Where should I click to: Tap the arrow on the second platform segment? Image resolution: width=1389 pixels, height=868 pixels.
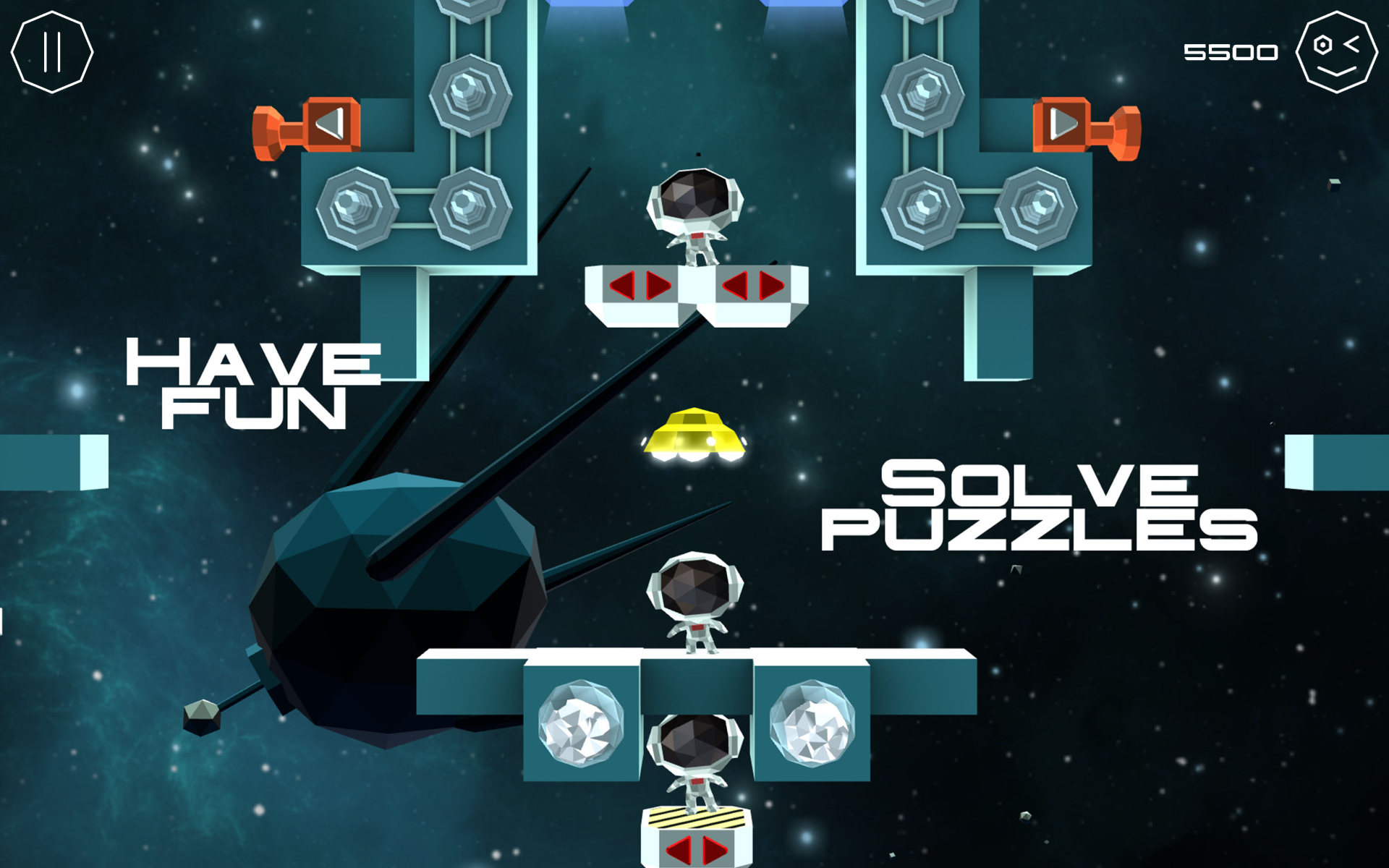(752, 285)
